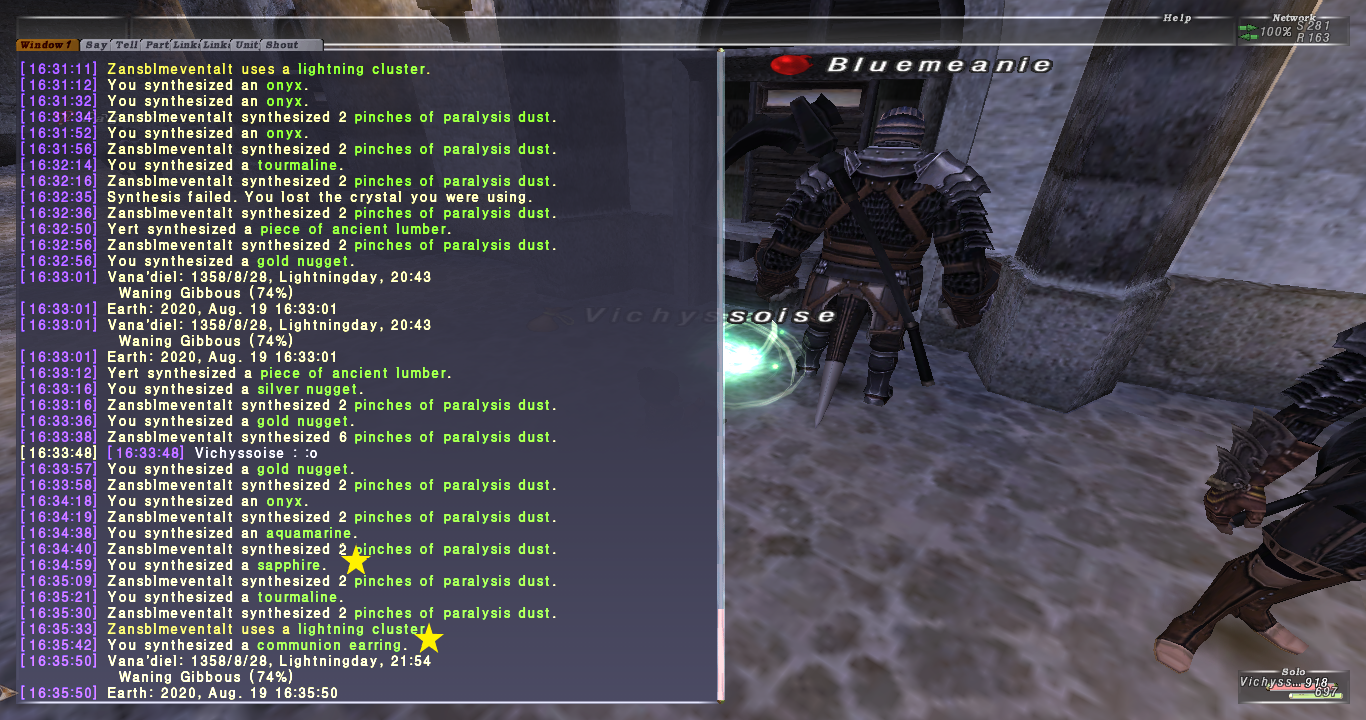Switch to the Window 1 chat tab
1366x720 pixels.
(x=46, y=45)
